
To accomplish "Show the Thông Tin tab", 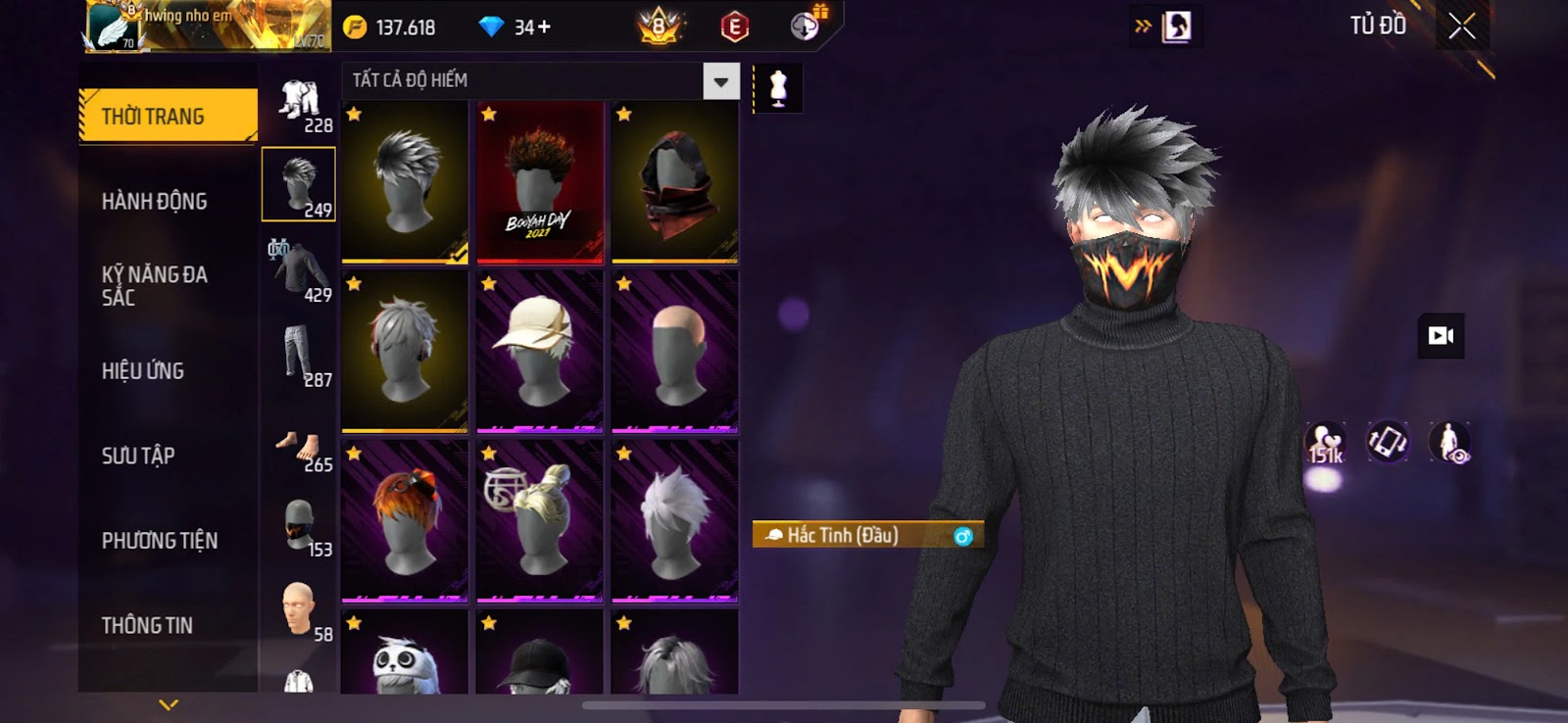I will pos(147,625).
